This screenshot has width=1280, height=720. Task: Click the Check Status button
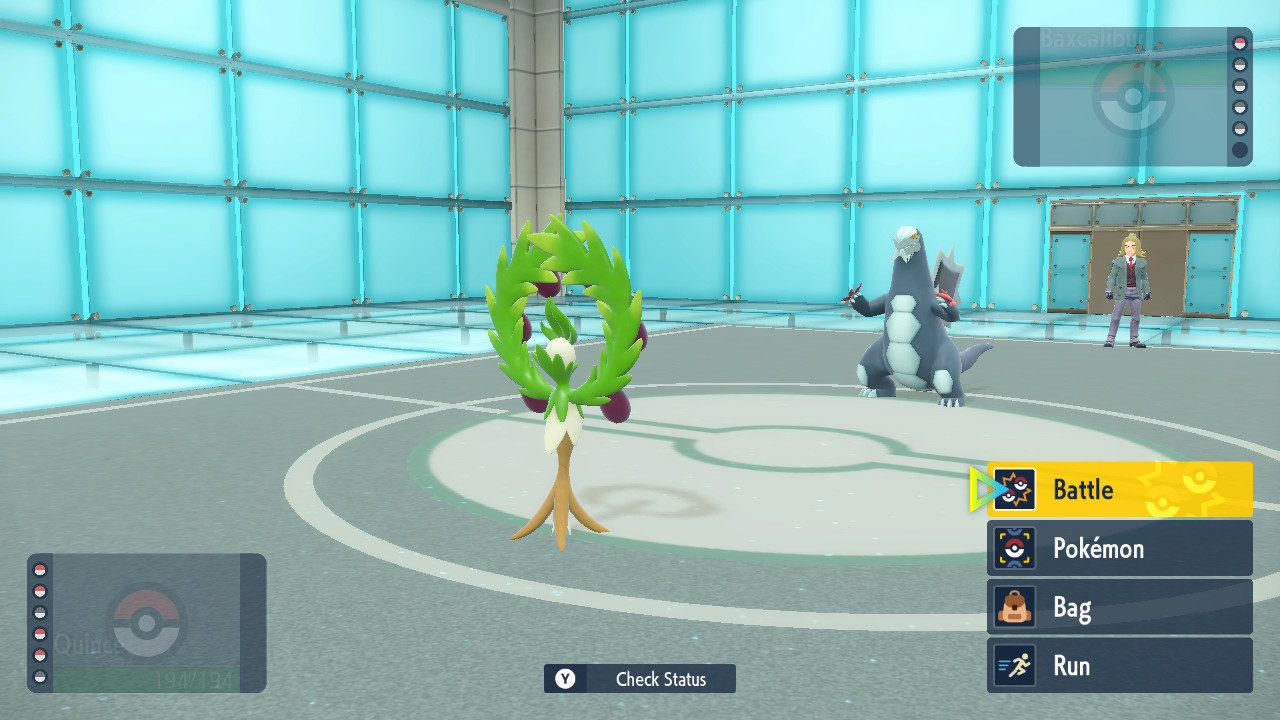(x=640, y=679)
